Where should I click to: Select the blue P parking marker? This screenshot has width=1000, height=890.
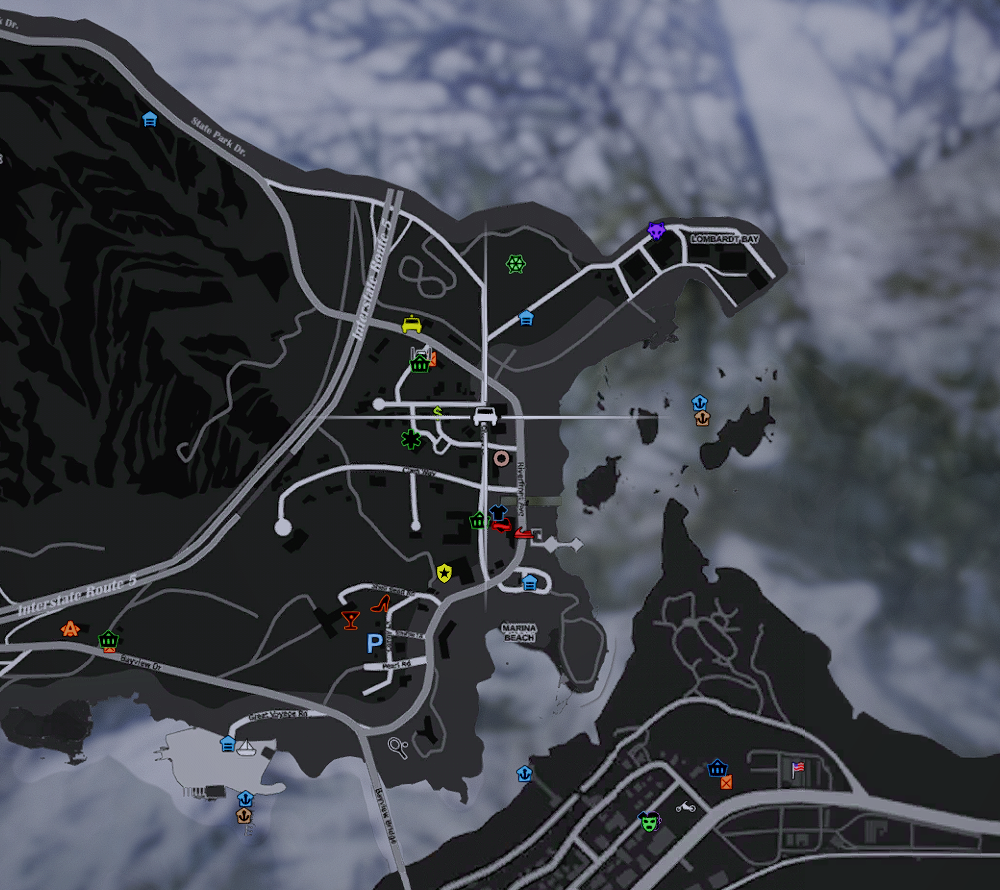click(x=375, y=644)
